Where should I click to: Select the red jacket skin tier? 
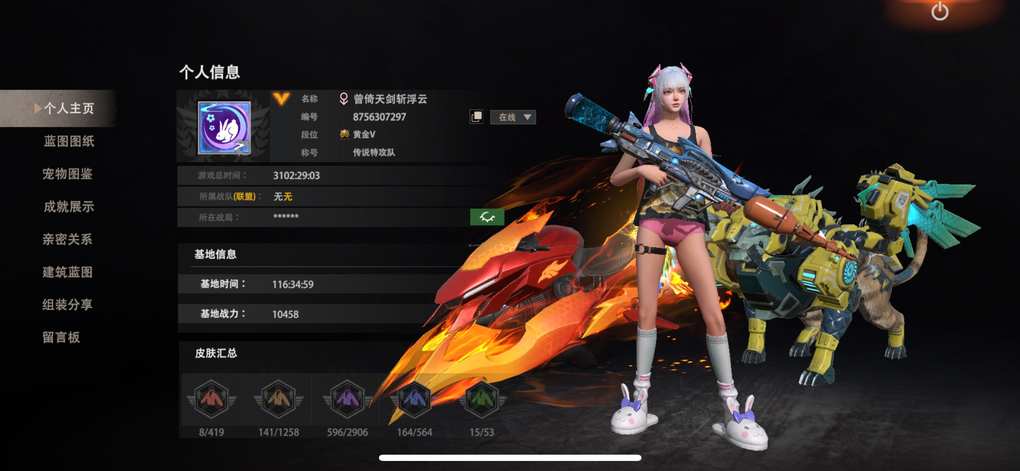coord(209,400)
